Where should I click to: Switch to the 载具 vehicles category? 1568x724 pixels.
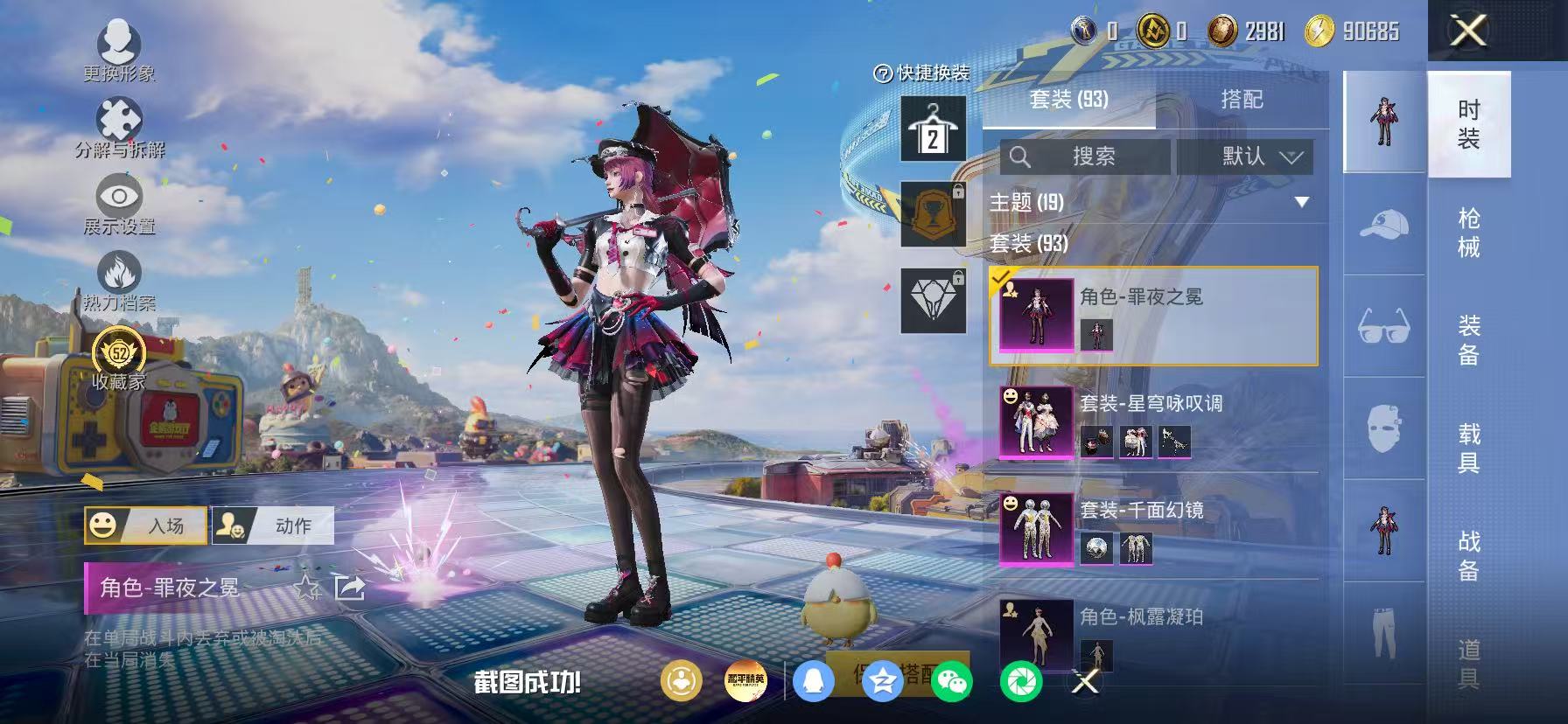pos(1469,448)
